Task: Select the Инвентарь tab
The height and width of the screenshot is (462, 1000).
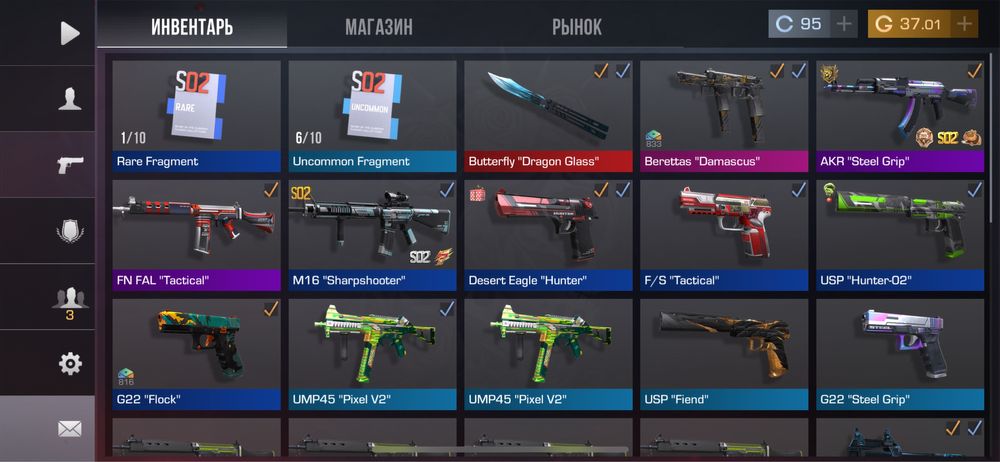Action: pyautogui.click(x=192, y=27)
